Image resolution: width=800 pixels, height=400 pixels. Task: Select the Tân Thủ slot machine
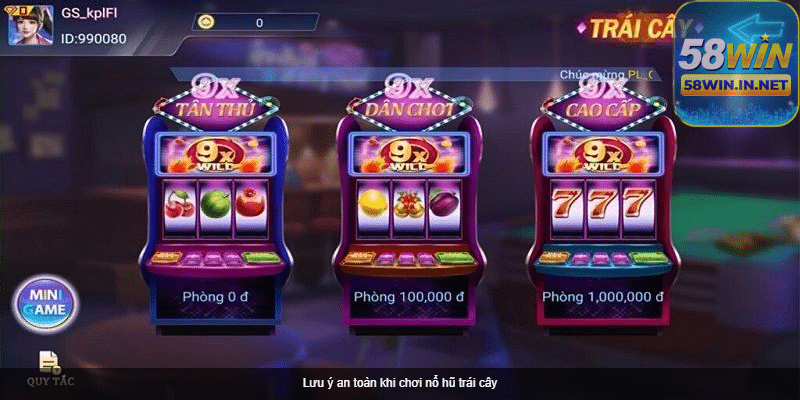click(216, 200)
